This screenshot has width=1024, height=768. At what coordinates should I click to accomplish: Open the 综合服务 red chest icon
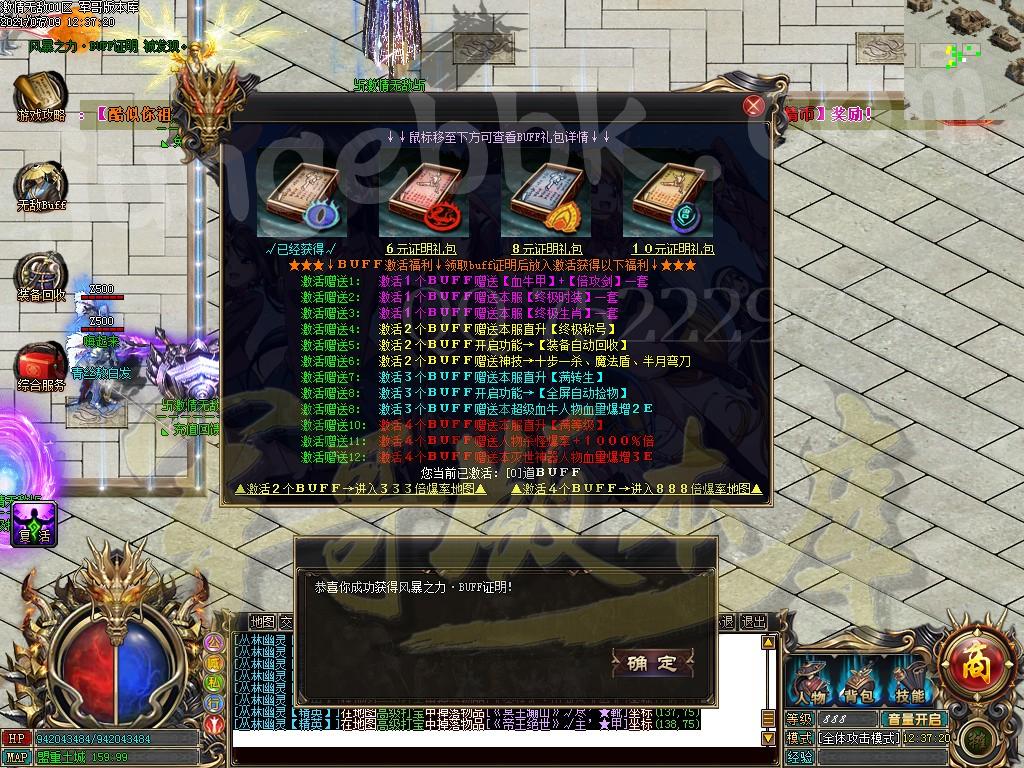(40, 363)
